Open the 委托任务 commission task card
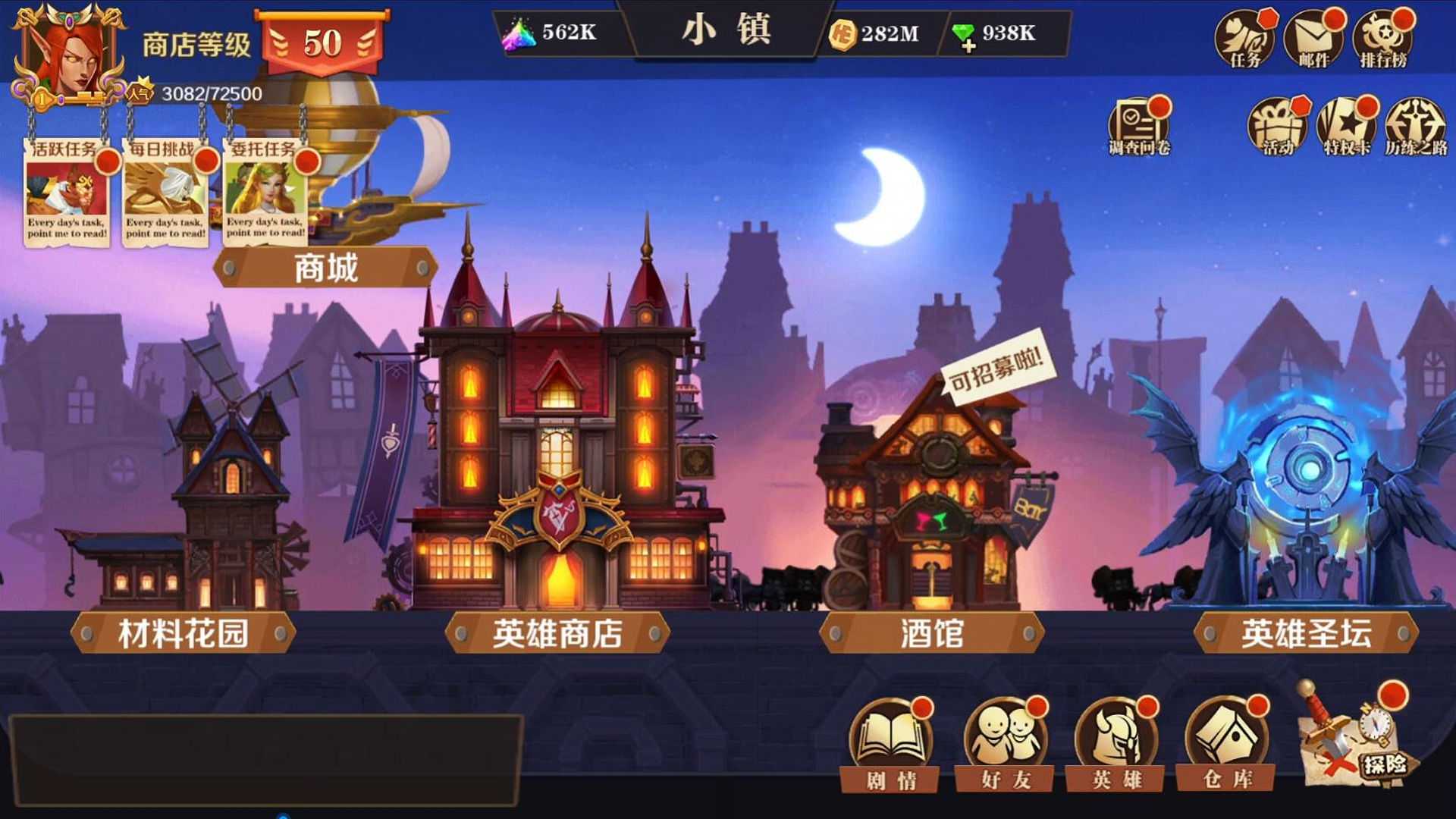The width and height of the screenshot is (1456, 819). (265, 193)
